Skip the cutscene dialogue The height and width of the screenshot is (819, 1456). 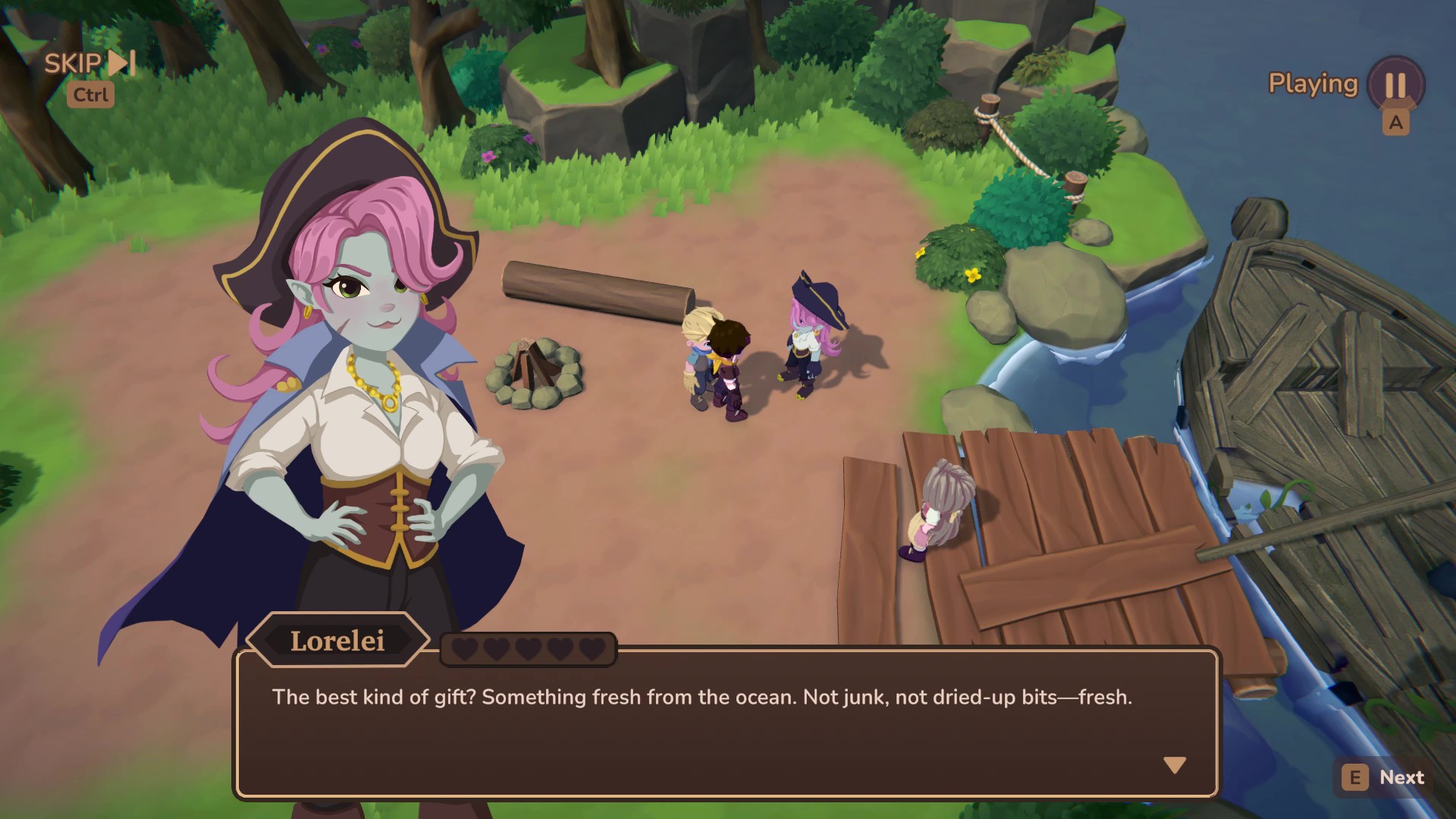(x=89, y=64)
